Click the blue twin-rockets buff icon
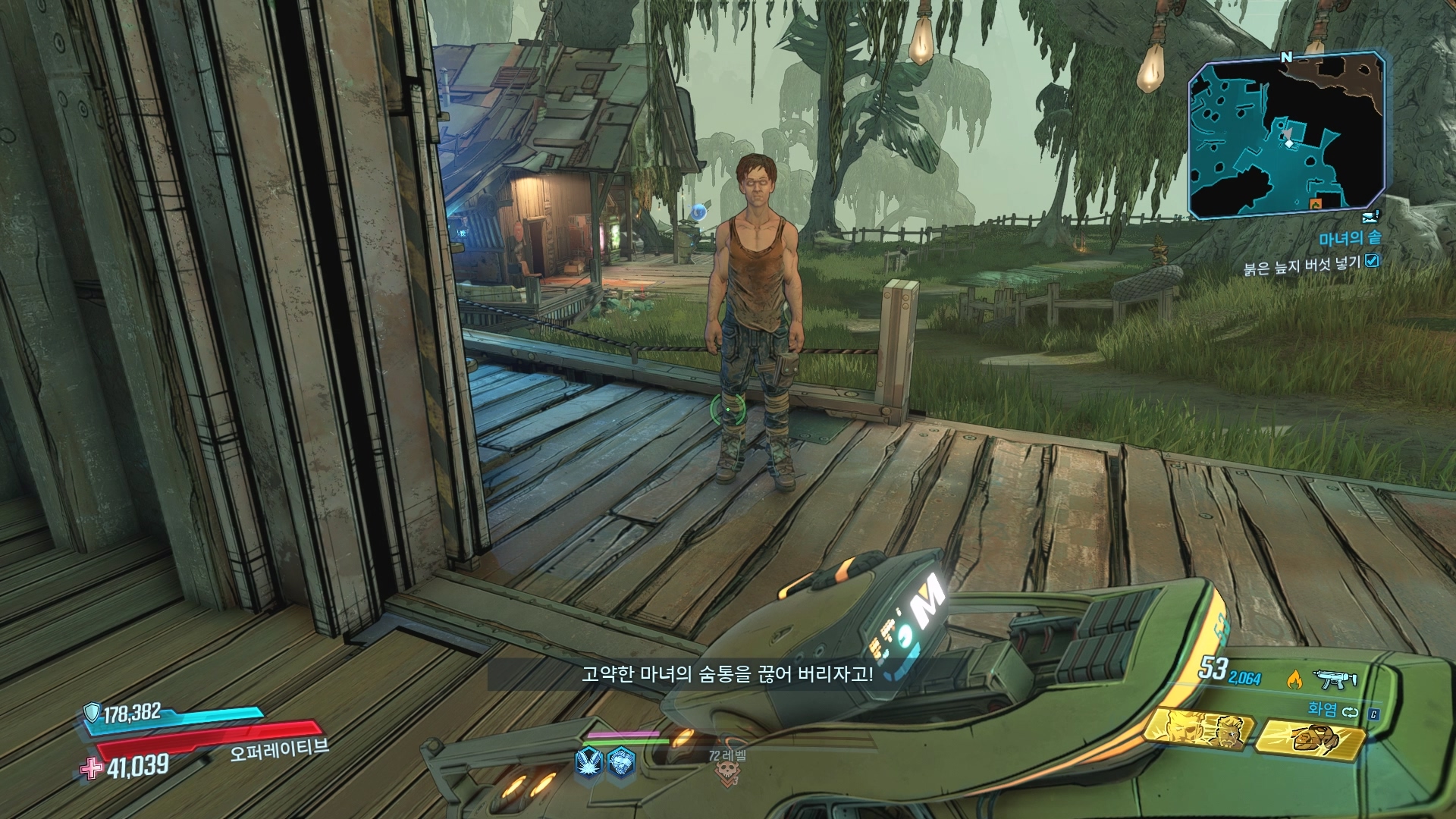The image size is (1456, 819). [x=589, y=760]
